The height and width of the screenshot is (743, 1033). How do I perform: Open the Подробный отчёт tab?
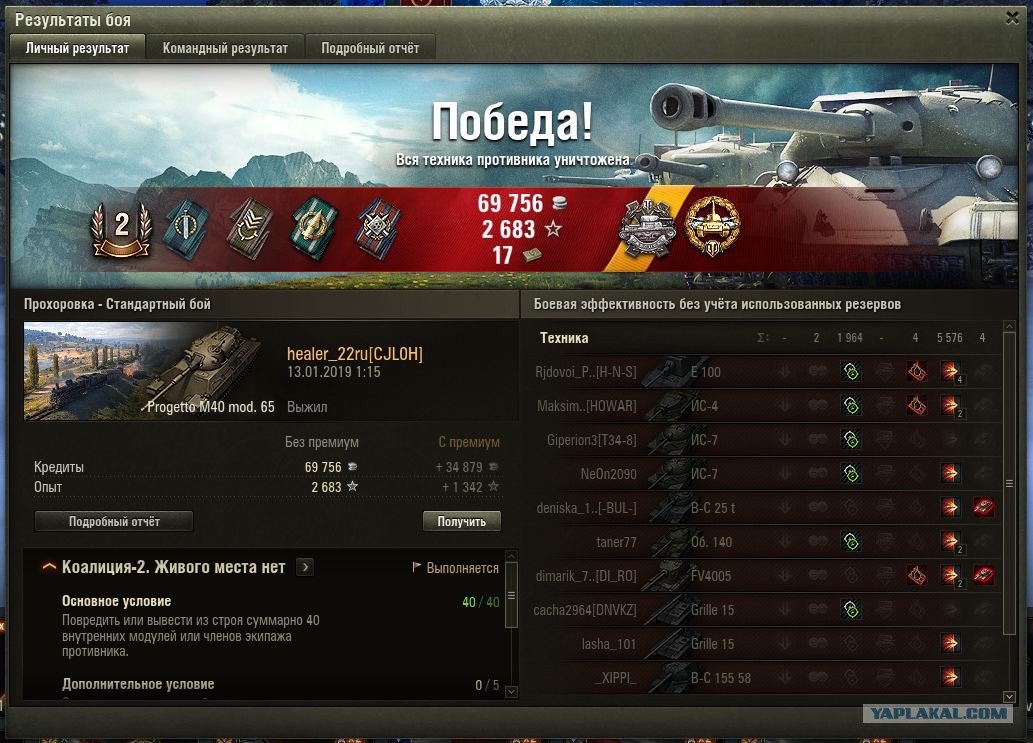[370, 48]
